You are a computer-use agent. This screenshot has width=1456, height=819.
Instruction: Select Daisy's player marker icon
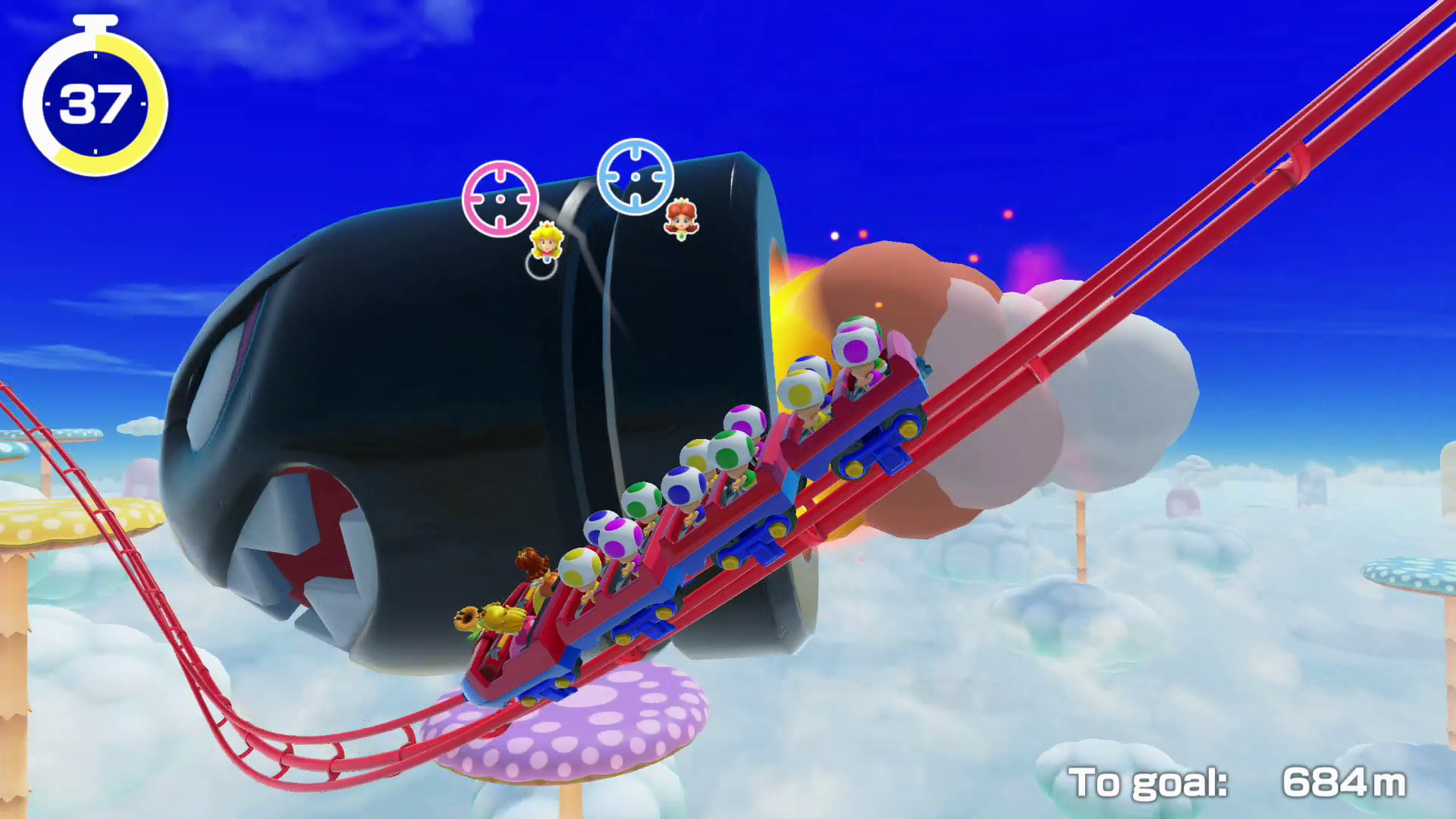coord(681,218)
